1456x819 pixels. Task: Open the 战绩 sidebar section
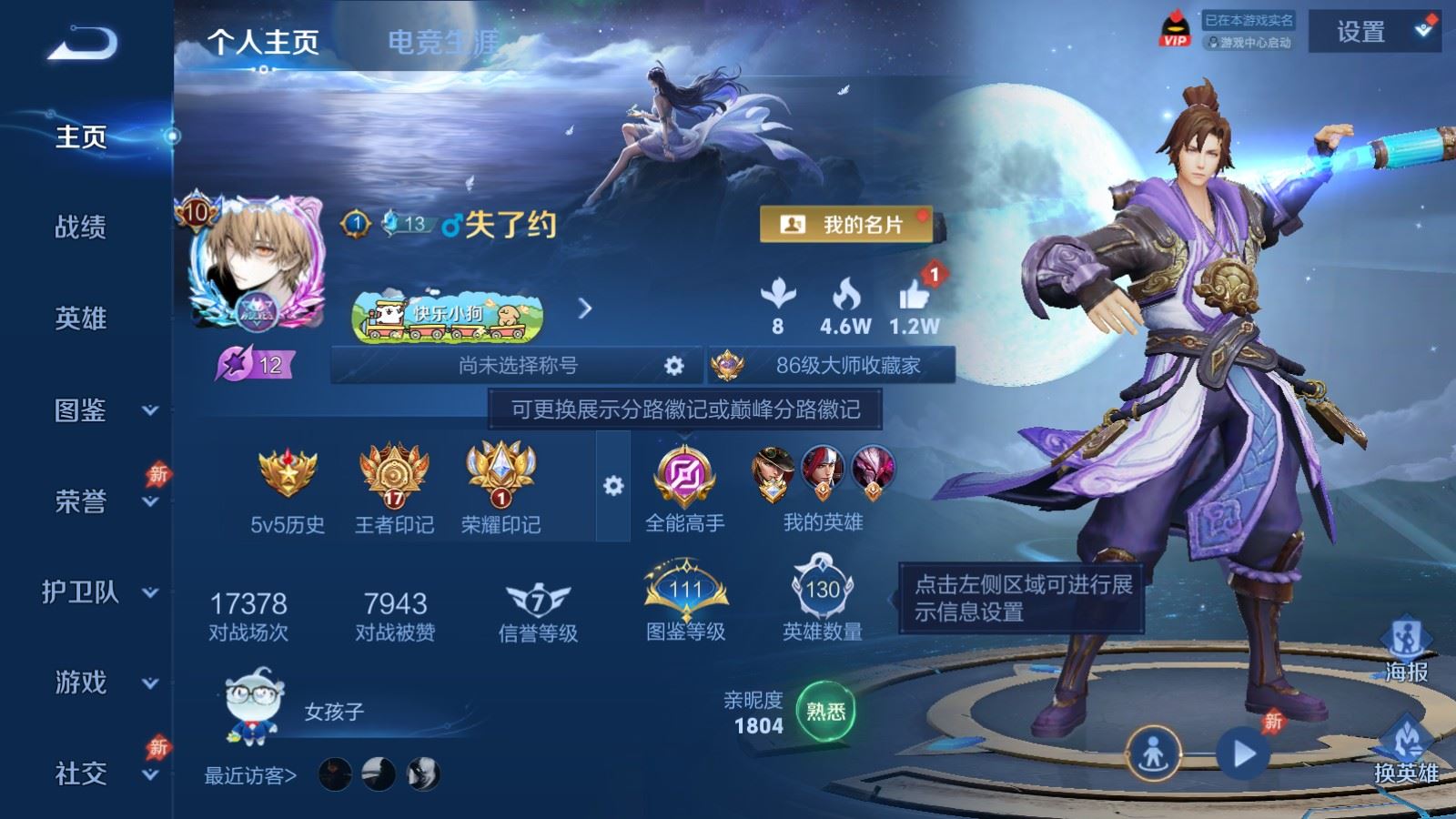coord(81,227)
